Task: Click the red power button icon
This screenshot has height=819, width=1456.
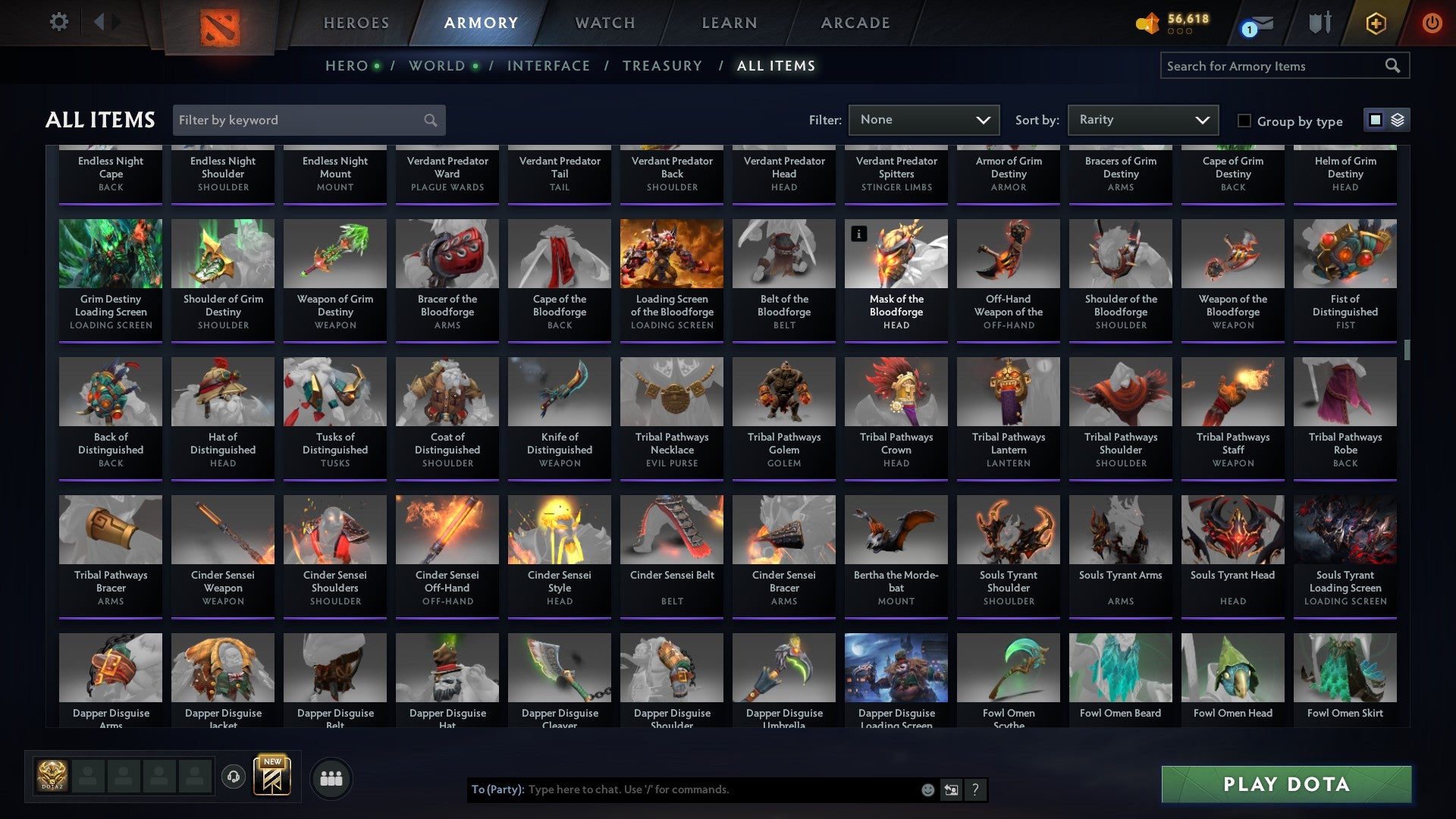Action: (1432, 23)
